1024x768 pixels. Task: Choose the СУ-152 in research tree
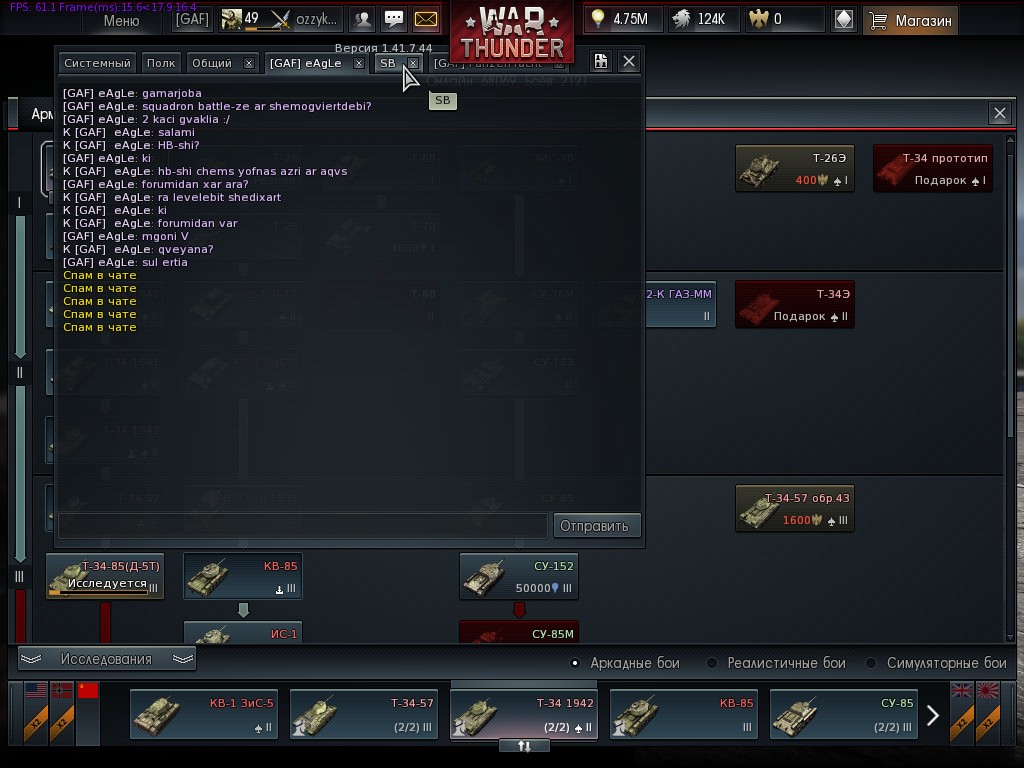(518, 576)
